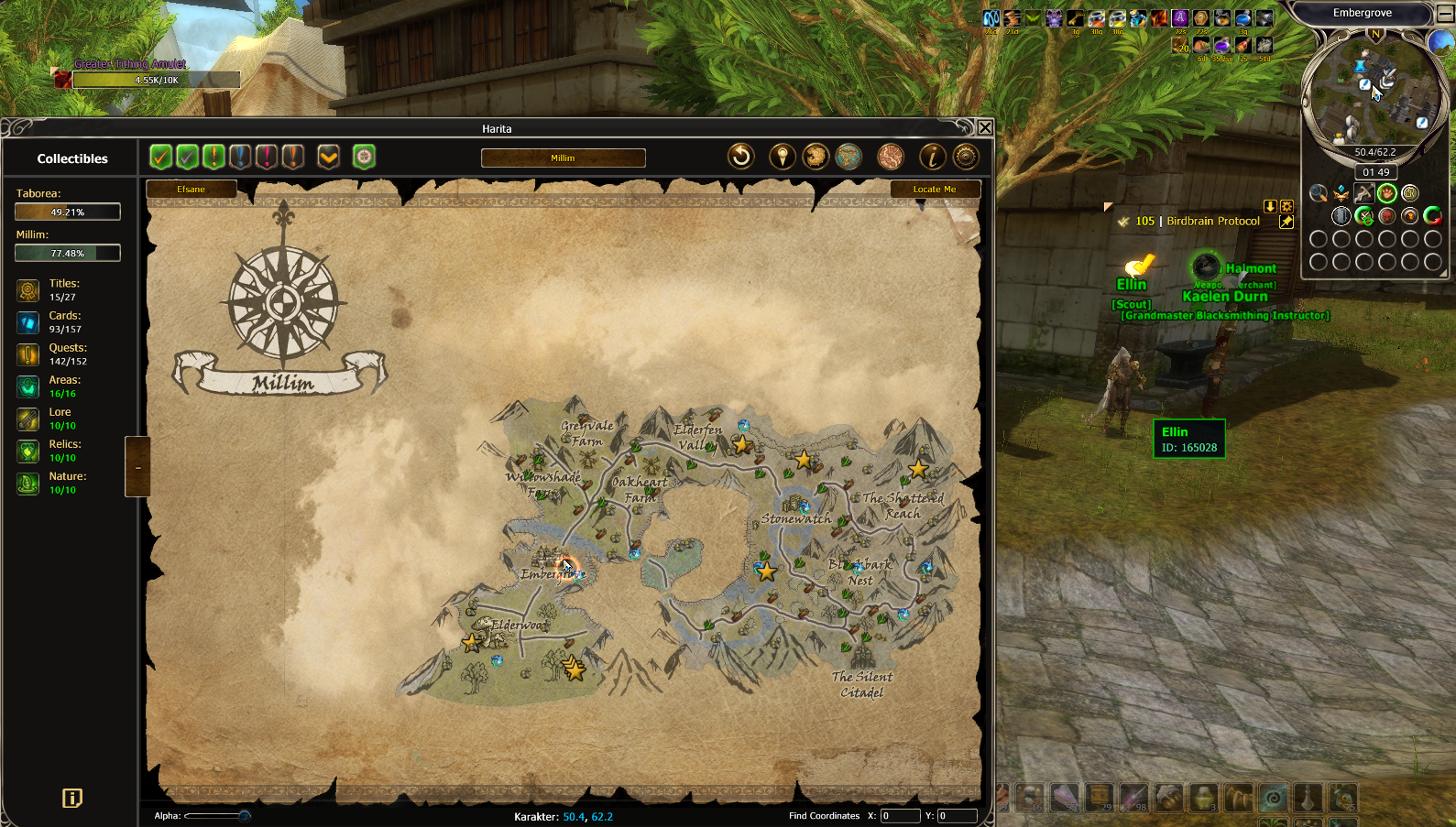Image resolution: width=1456 pixels, height=827 pixels.
Task: Open the blue-green world globe map view
Action: point(848,157)
